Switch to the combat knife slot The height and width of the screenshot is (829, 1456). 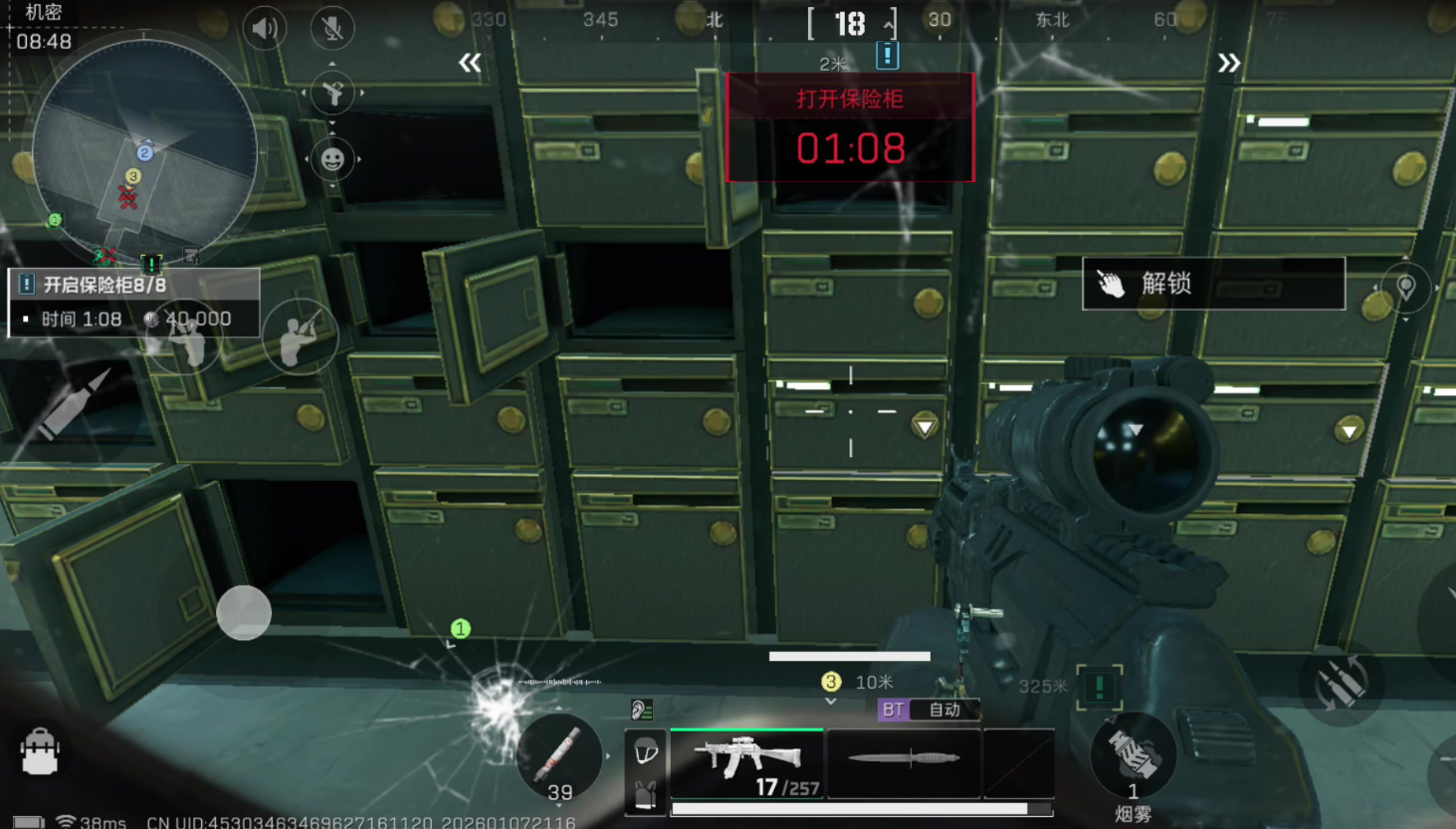click(904, 762)
